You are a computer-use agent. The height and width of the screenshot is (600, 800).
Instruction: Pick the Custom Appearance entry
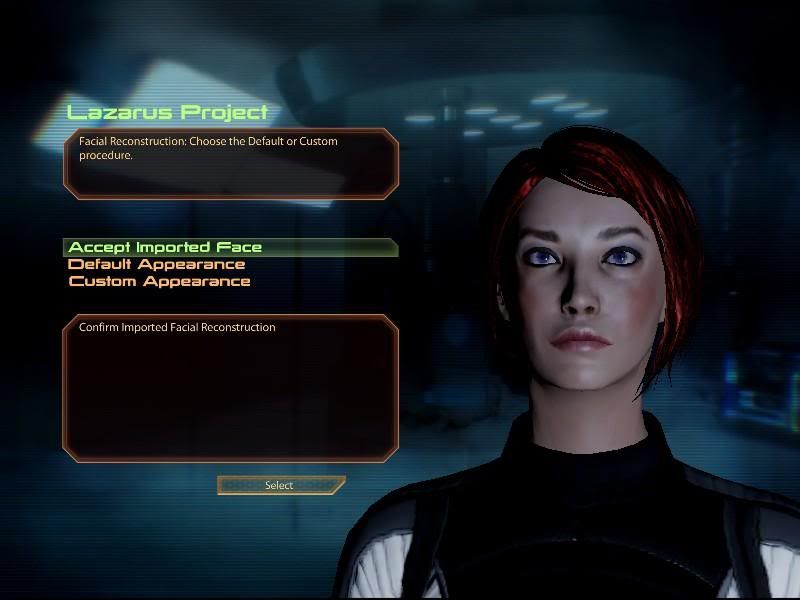(160, 281)
